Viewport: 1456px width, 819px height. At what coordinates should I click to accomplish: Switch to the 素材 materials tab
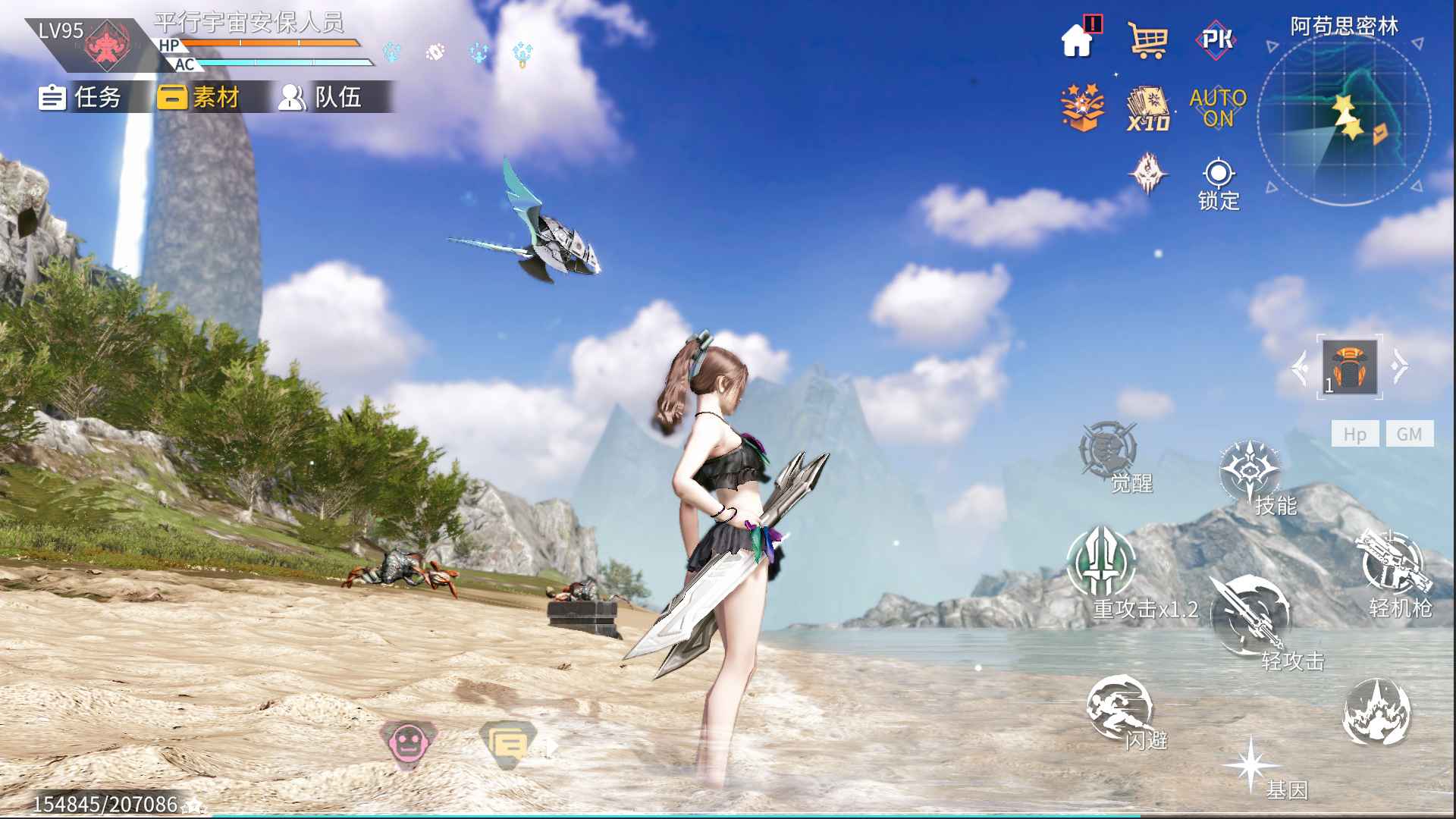[199, 97]
